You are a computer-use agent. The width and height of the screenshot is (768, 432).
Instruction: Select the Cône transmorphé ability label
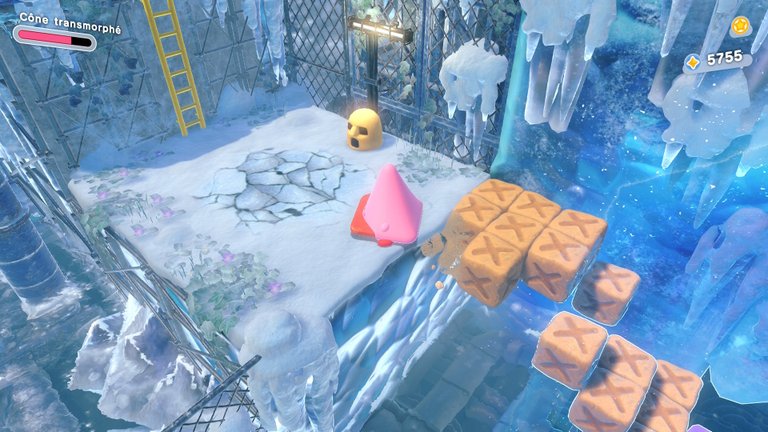68,29
